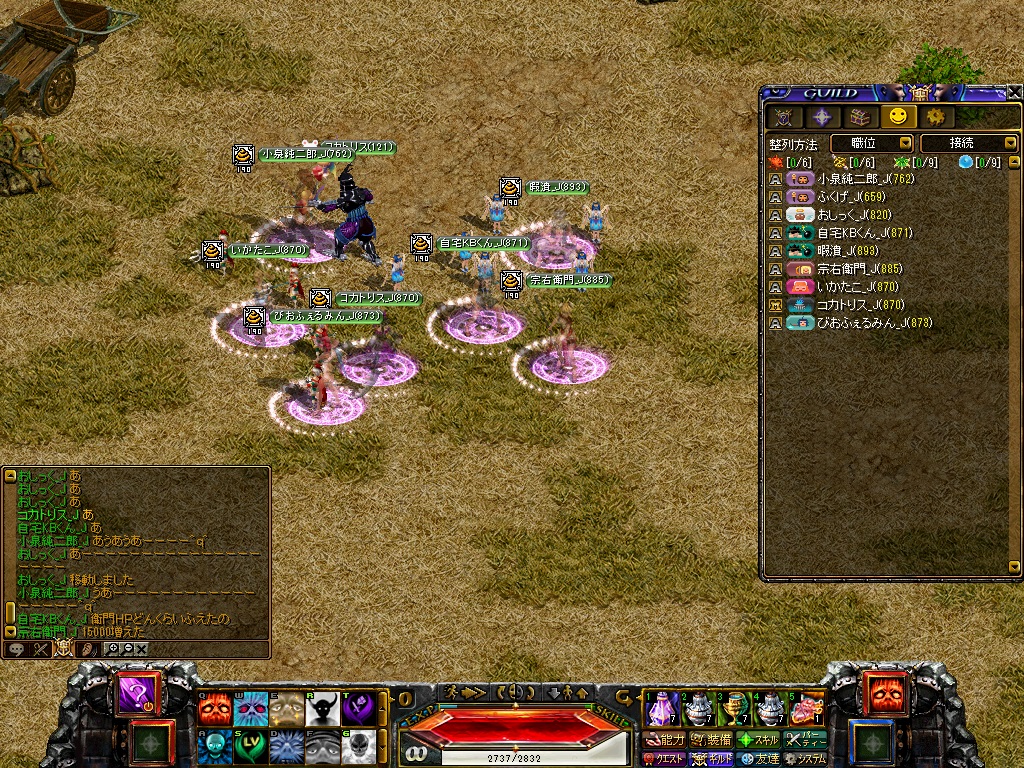This screenshot has height=768, width=1024.
Task: Close the GUILD window
Action: [x=1013, y=92]
